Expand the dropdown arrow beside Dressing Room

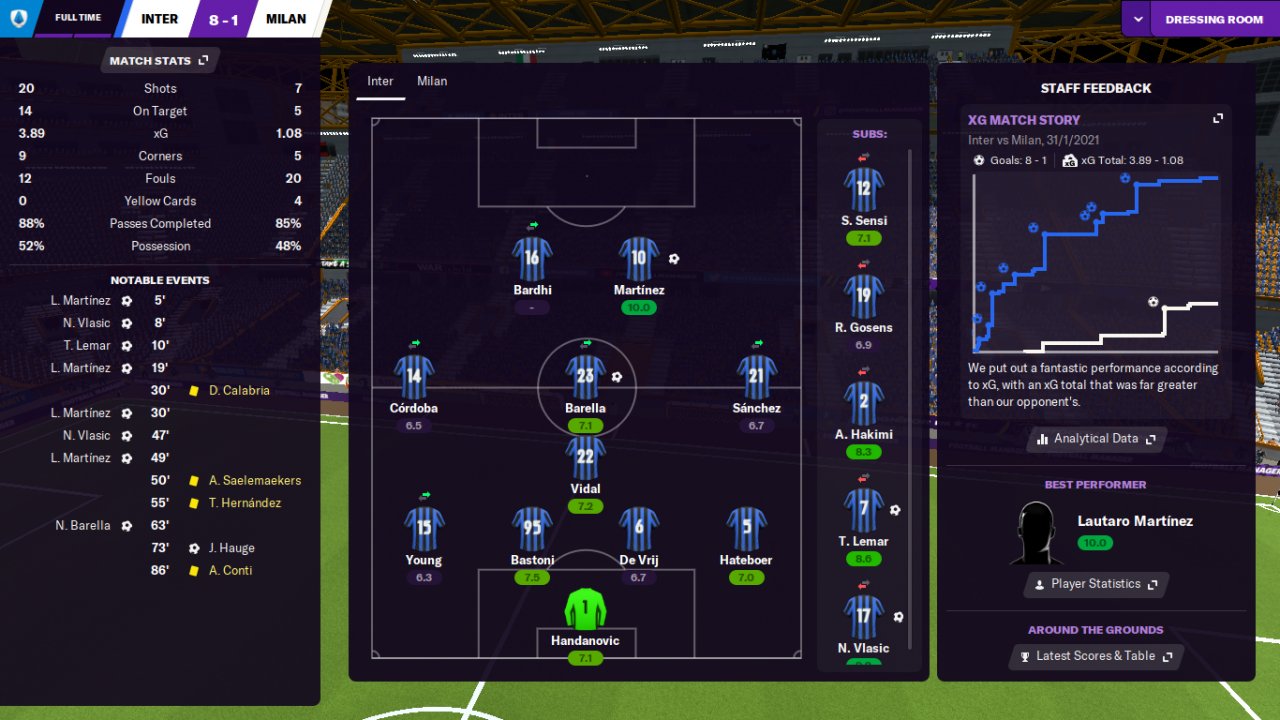pos(1136,19)
